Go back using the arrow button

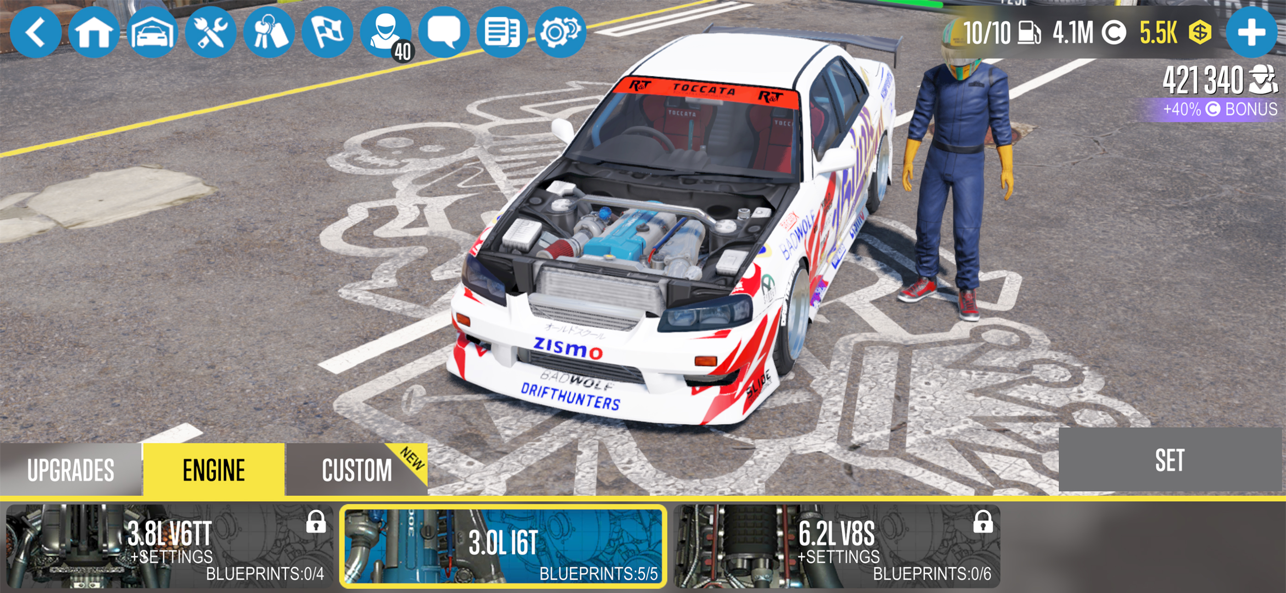click(36, 32)
